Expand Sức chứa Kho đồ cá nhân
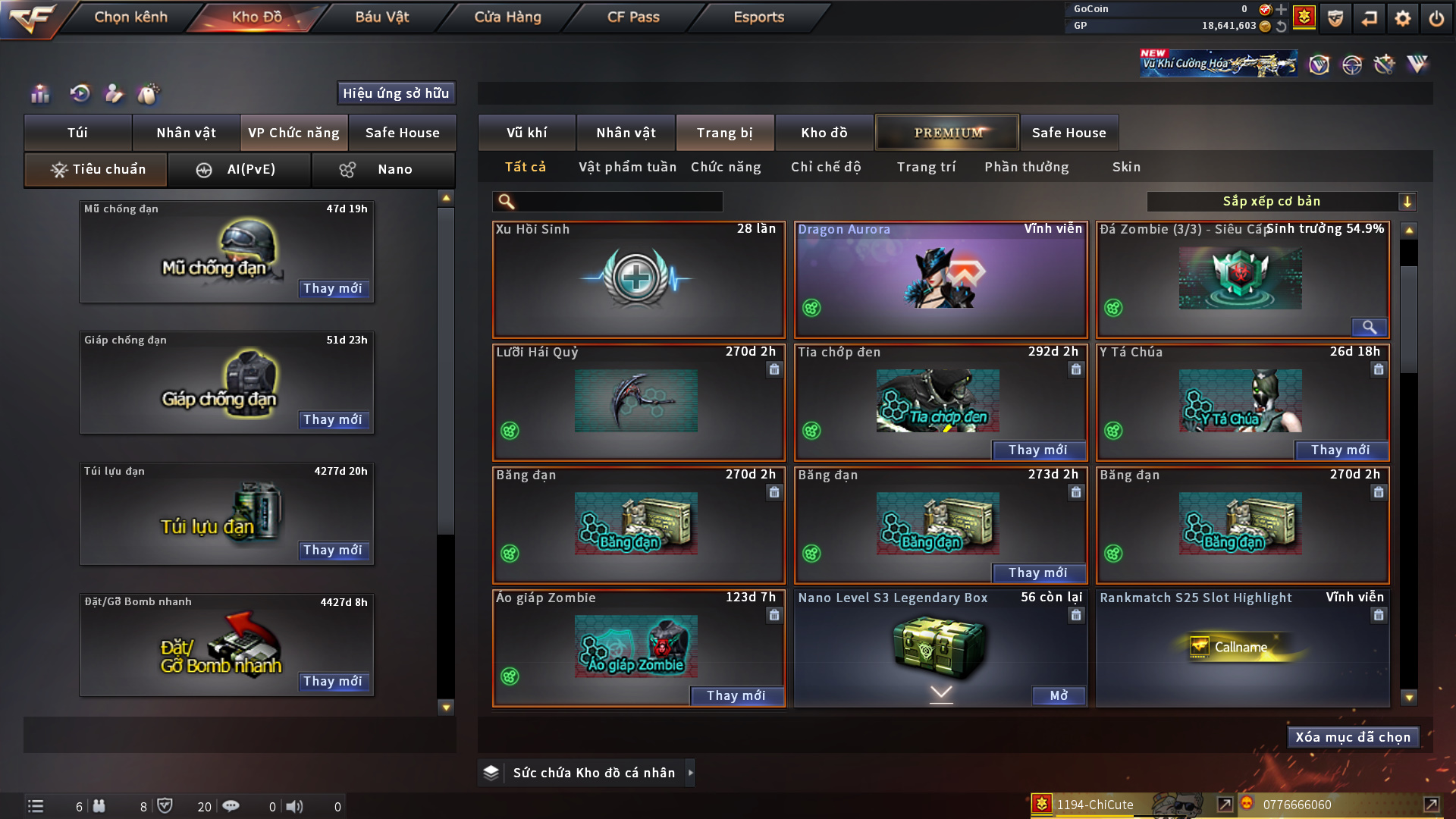 (x=690, y=773)
